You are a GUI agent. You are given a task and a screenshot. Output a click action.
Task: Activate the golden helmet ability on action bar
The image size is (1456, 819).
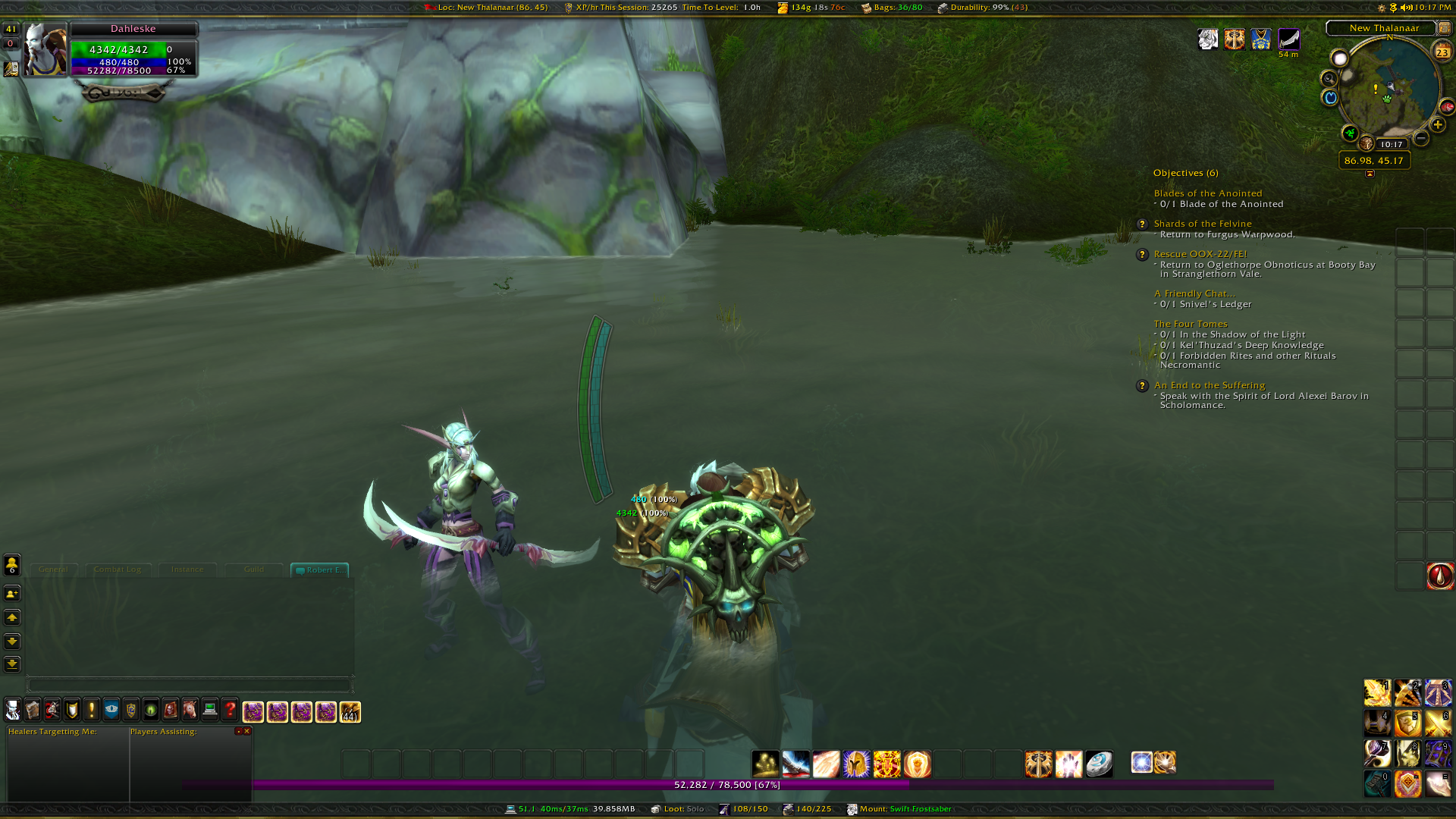pyautogui.click(x=856, y=764)
